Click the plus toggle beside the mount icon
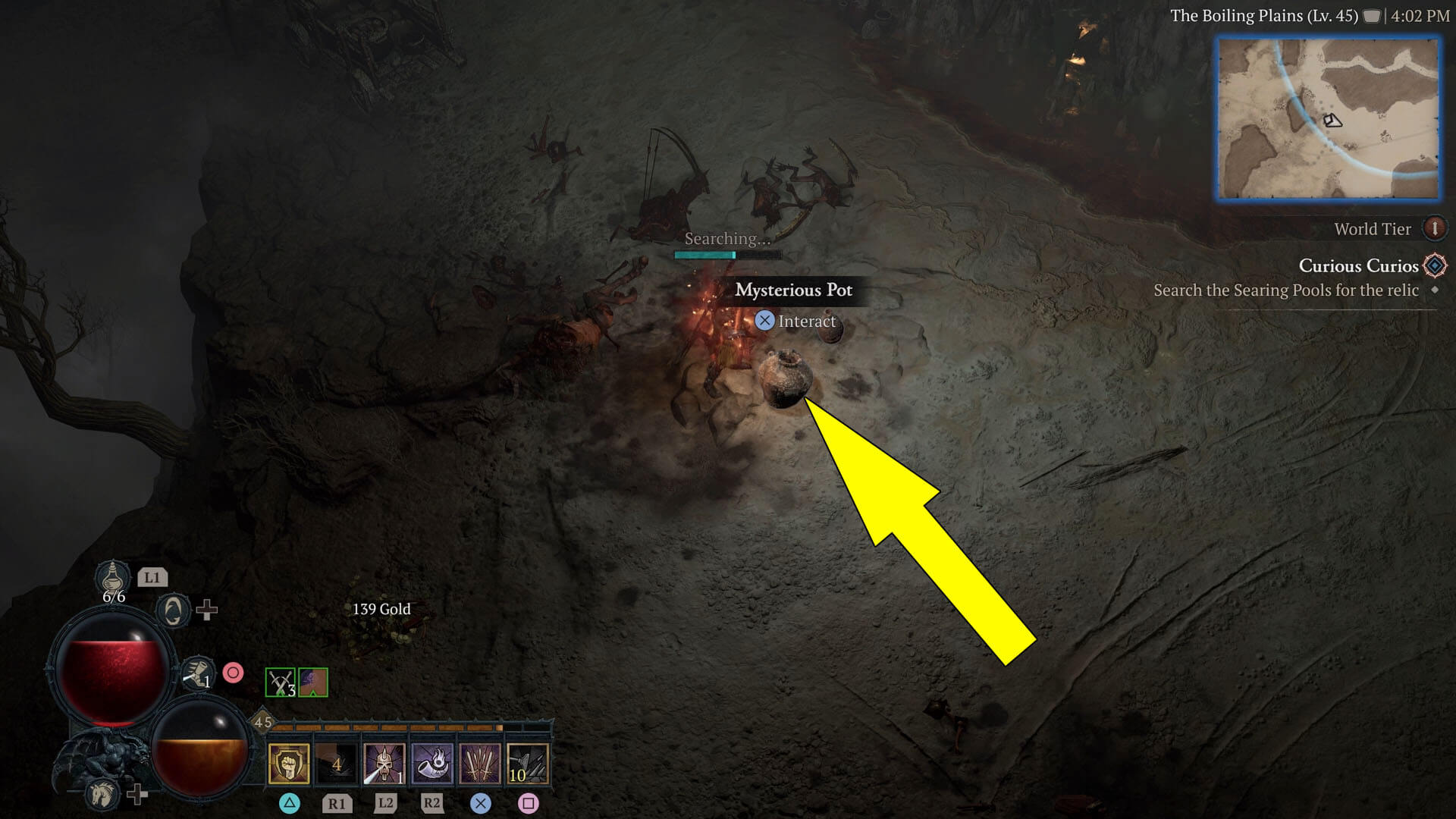Image resolution: width=1456 pixels, height=819 pixels. coord(139,796)
